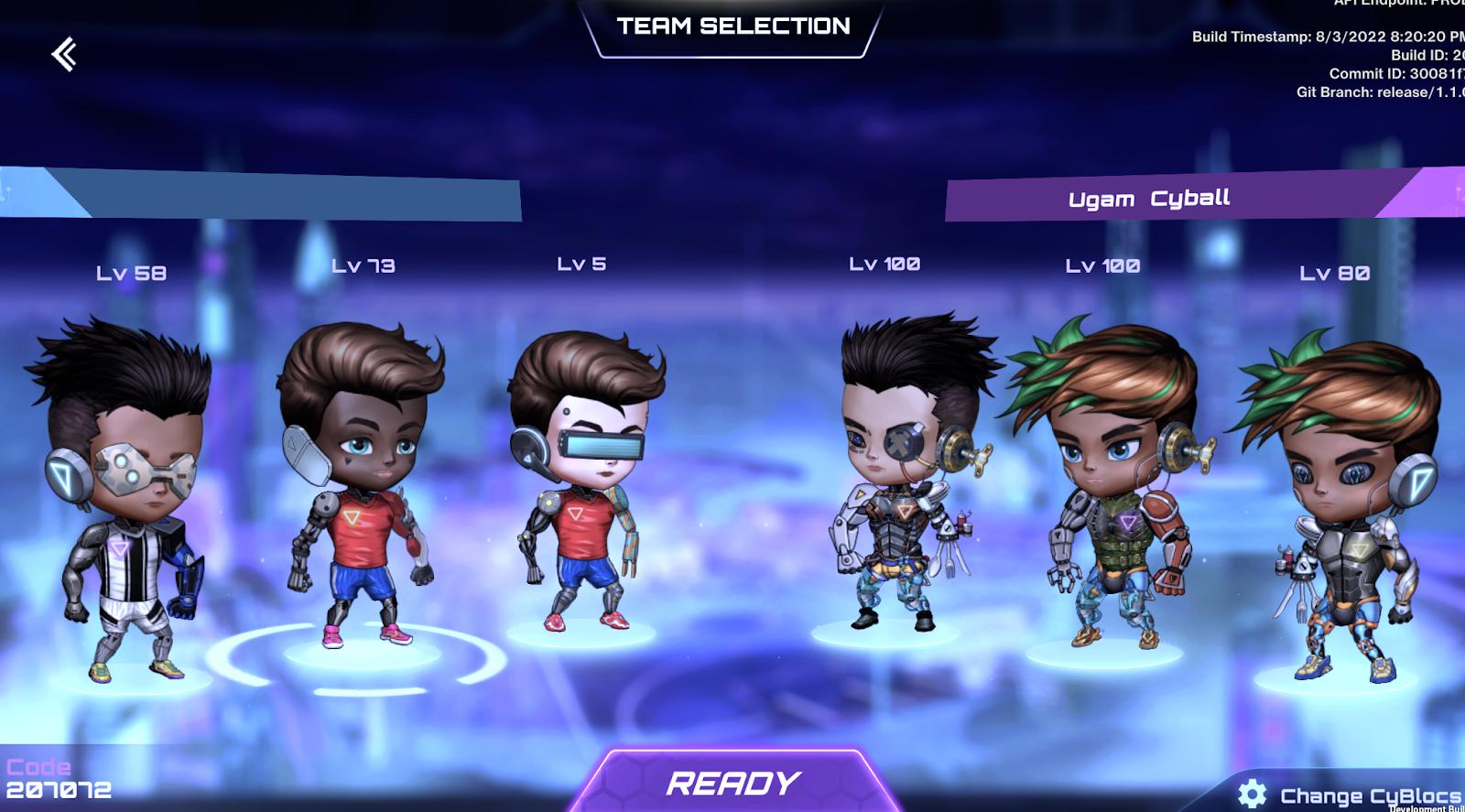Click the back arrow chevron icon
The image size is (1465, 812).
point(64,55)
